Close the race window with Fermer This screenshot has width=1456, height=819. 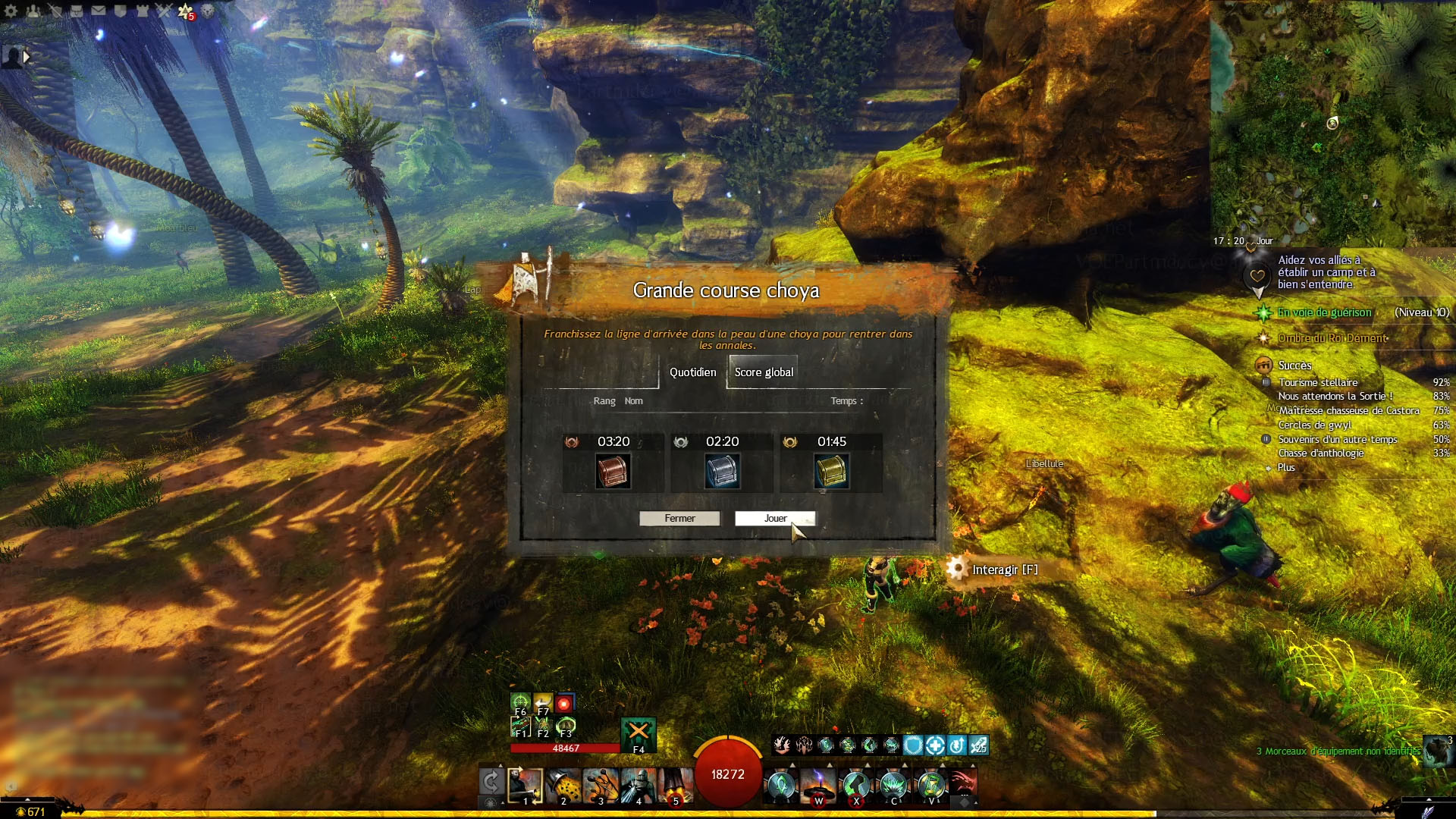click(x=679, y=519)
